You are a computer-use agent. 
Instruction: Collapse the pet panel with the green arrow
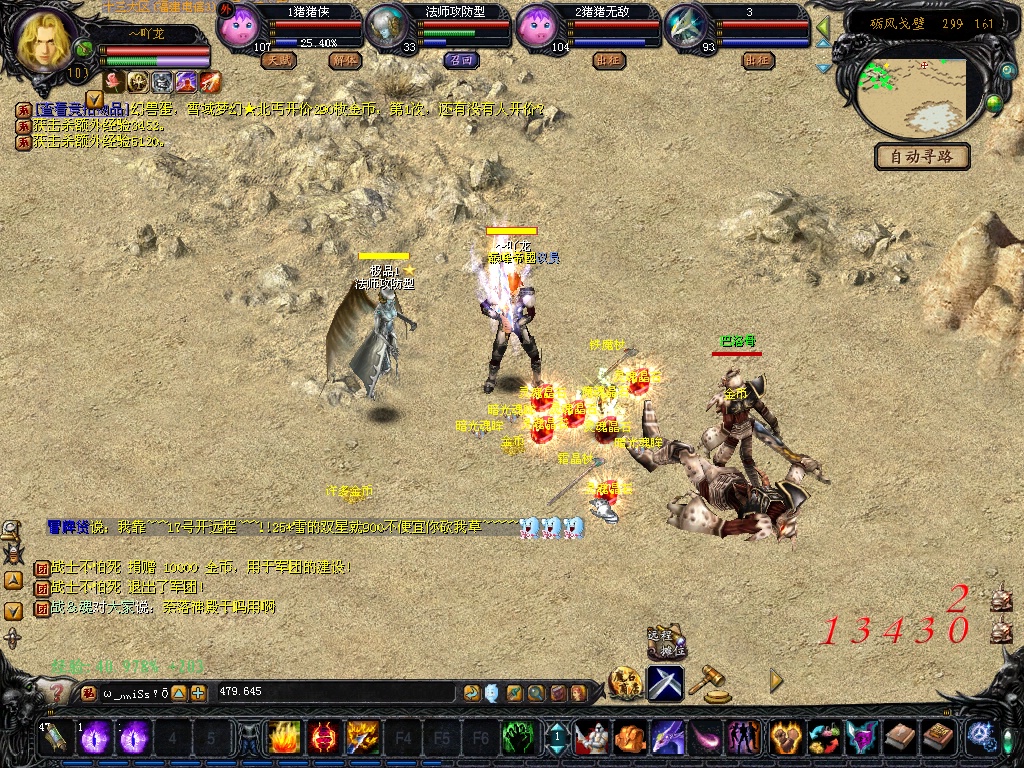823,27
